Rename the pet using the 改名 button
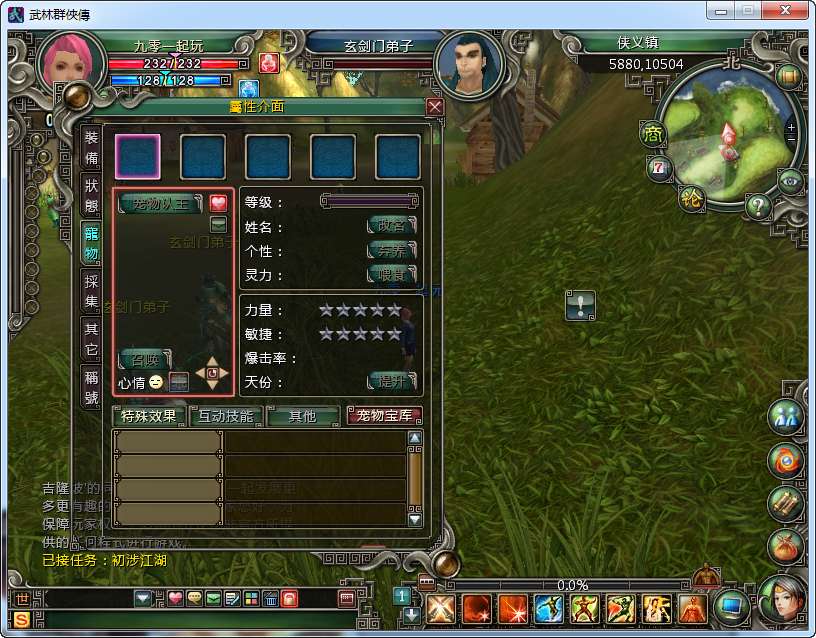 point(391,226)
